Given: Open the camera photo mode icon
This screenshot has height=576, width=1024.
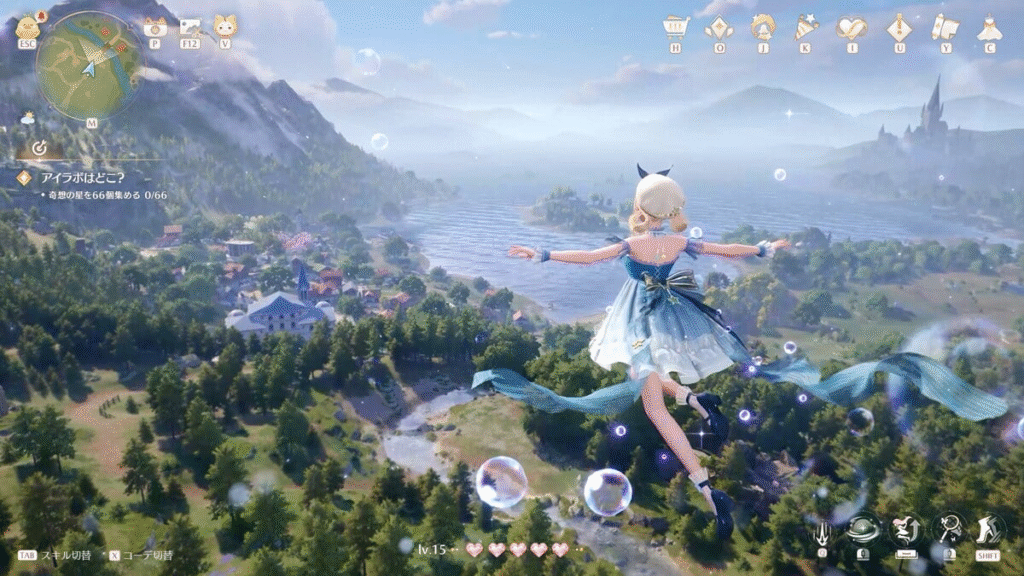Looking at the screenshot, I should tap(155, 27).
